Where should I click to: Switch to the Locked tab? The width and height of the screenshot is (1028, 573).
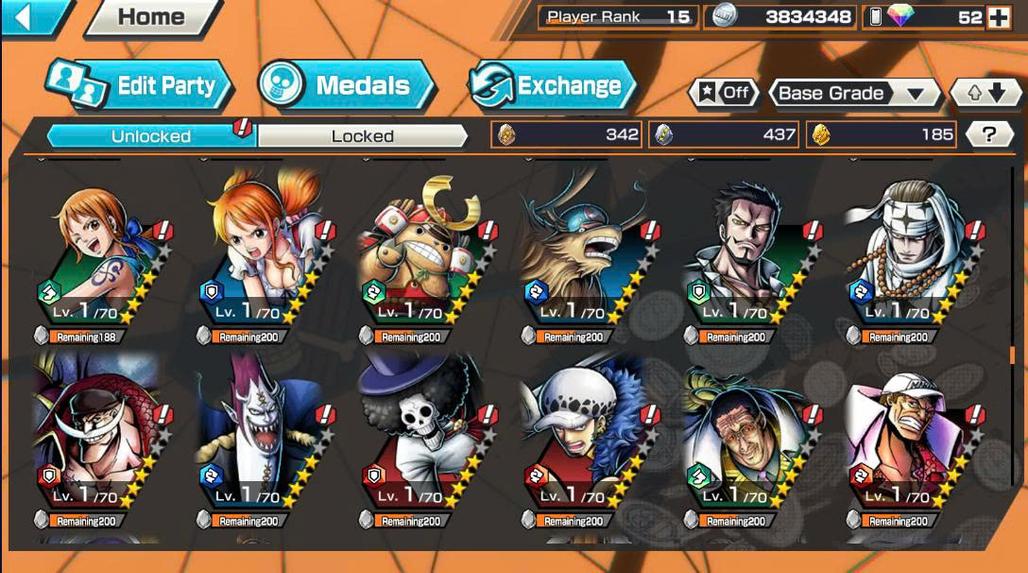(362, 135)
